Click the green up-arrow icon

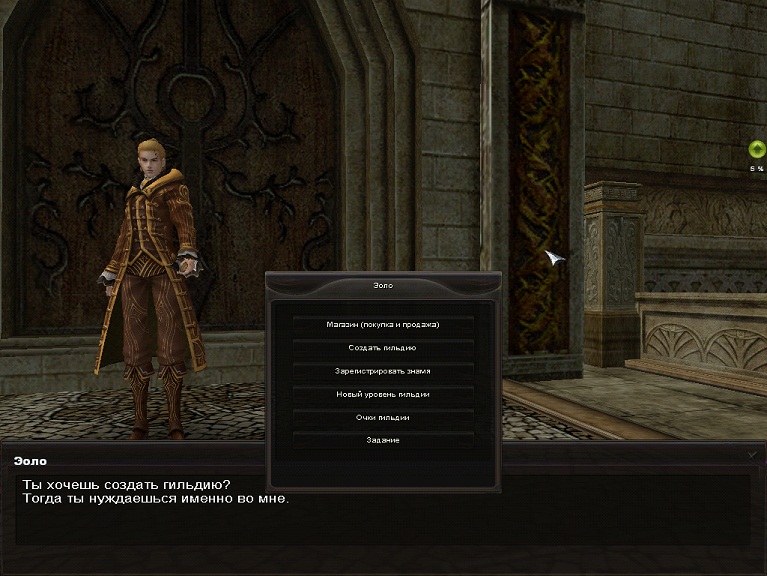click(x=757, y=150)
